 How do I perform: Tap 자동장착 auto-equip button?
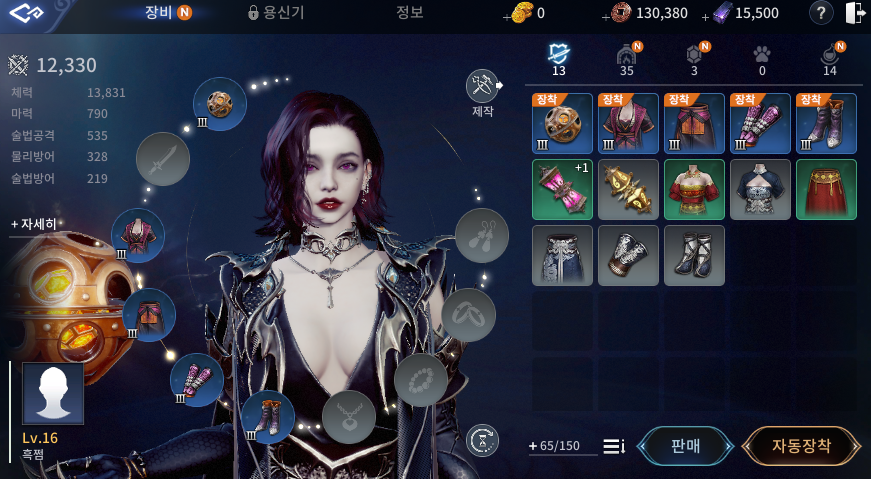click(801, 446)
